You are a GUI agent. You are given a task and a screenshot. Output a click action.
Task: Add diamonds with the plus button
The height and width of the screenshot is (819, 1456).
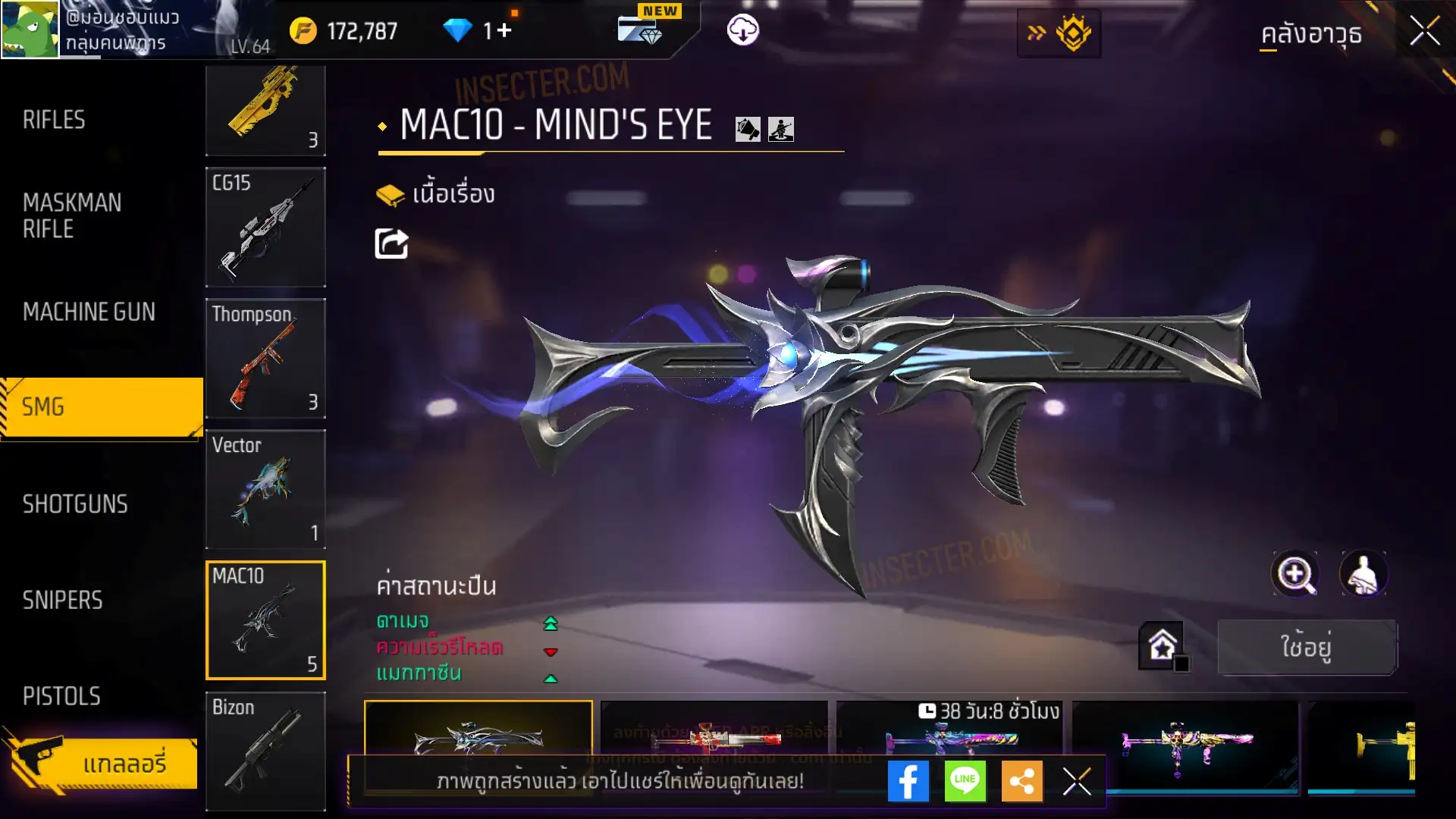(504, 30)
